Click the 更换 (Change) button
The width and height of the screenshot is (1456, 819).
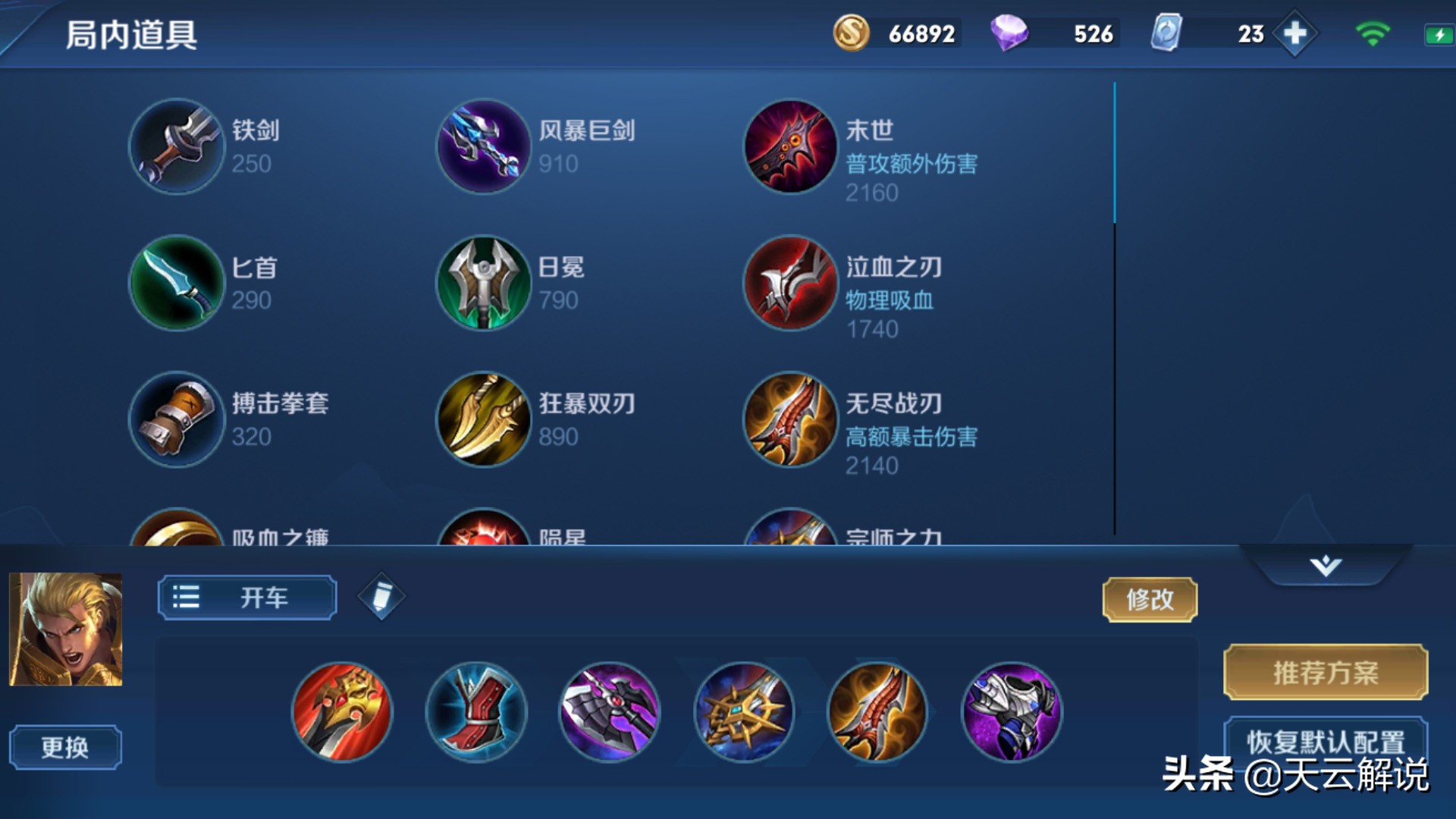click(64, 746)
